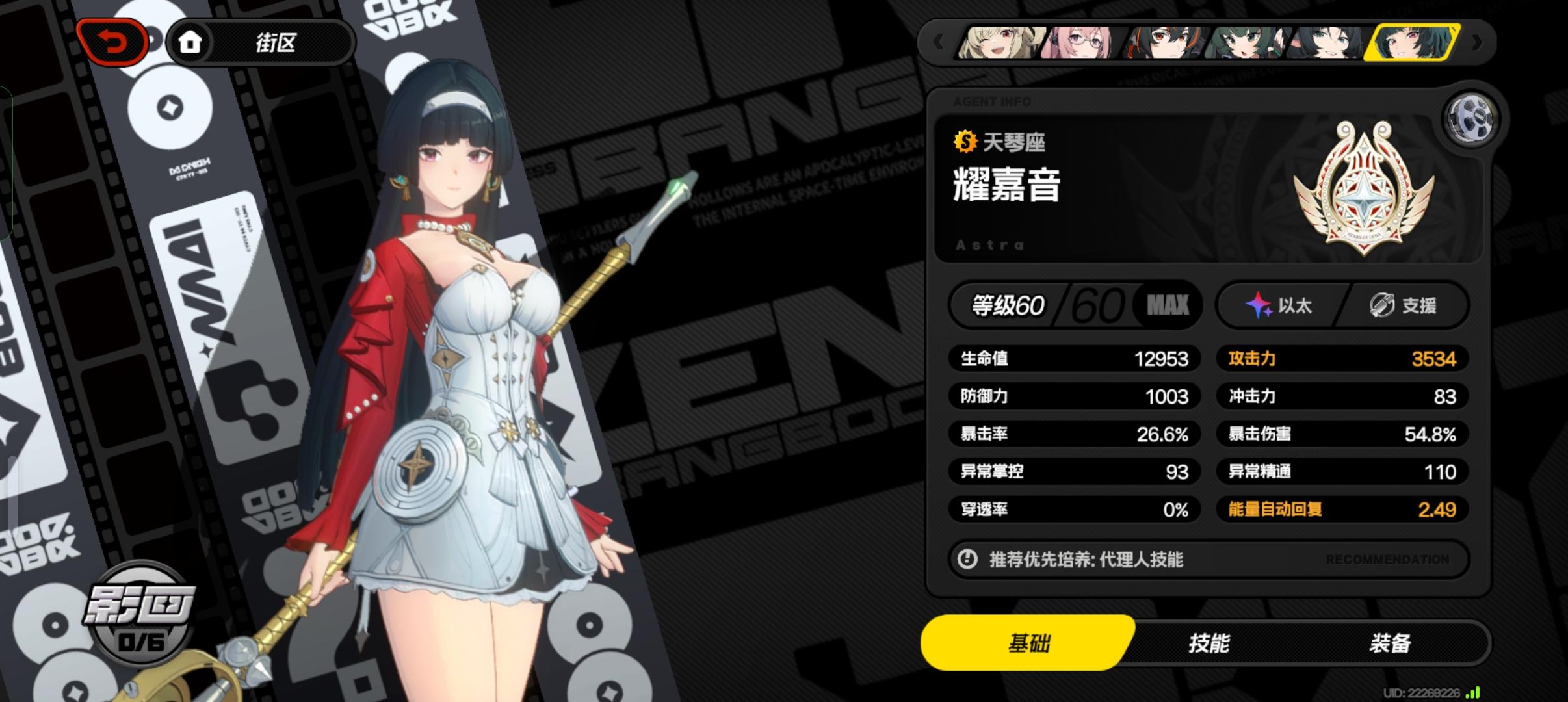Open the film reel icon near the emblem
Image resolution: width=1568 pixels, height=702 pixels.
click(x=1472, y=118)
